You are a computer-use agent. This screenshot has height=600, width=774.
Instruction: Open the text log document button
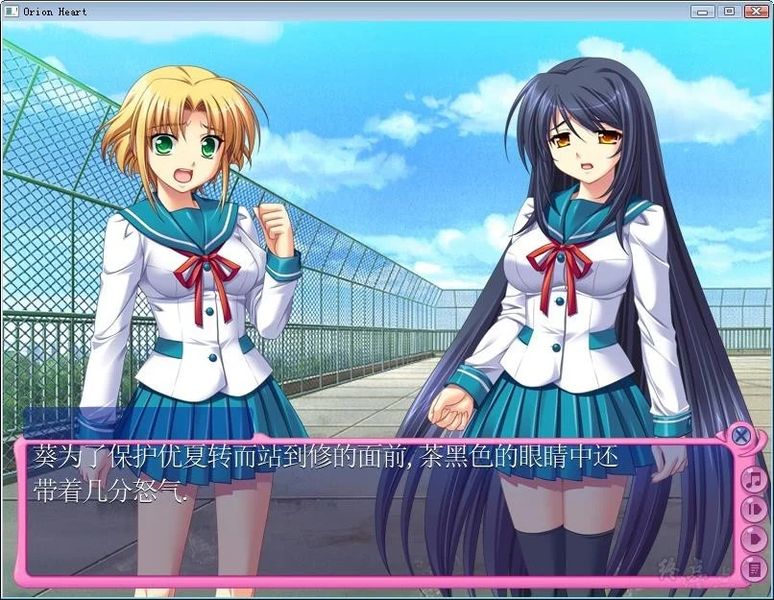(x=753, y=569)
